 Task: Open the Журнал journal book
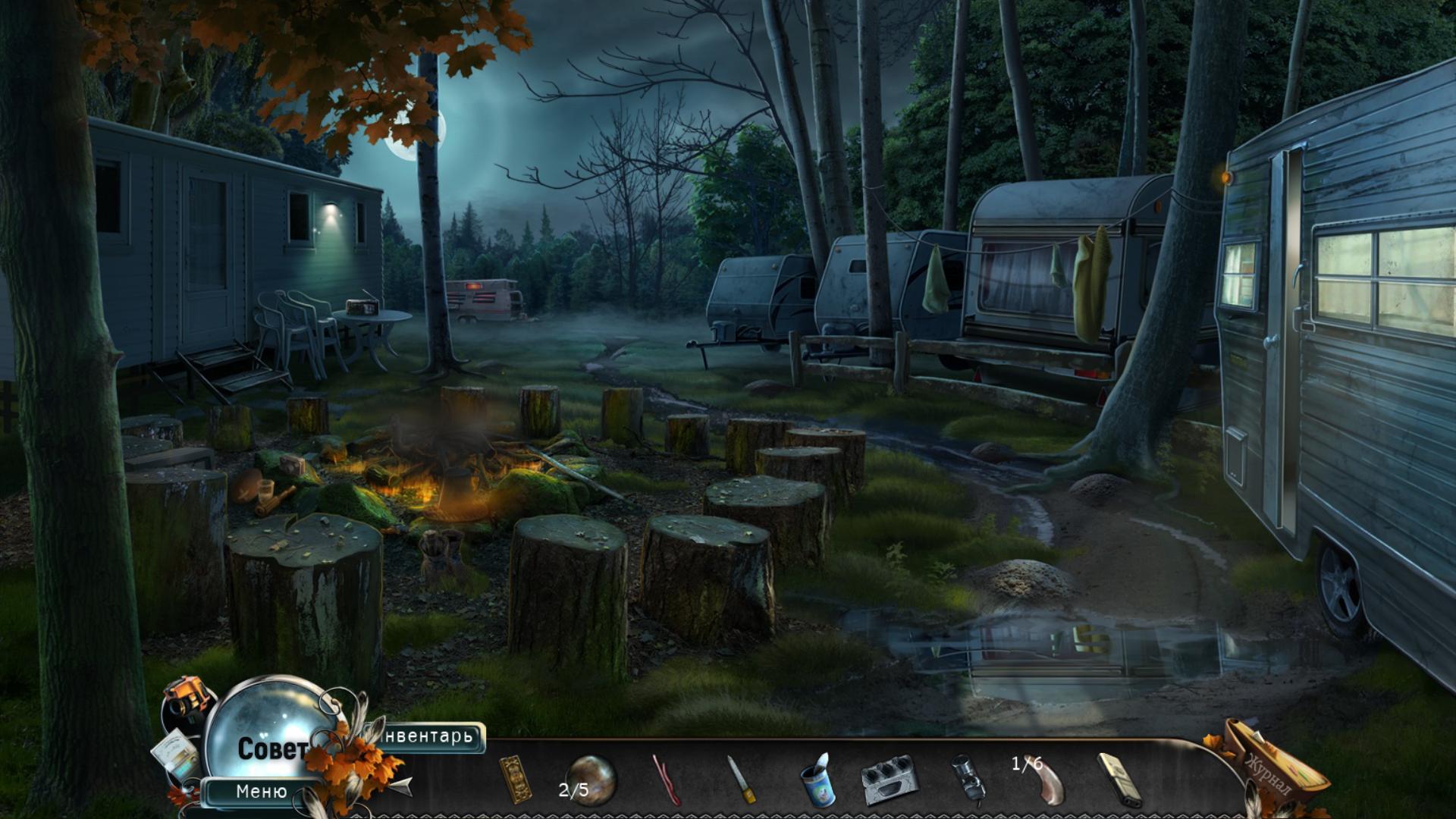point(1274,767)
